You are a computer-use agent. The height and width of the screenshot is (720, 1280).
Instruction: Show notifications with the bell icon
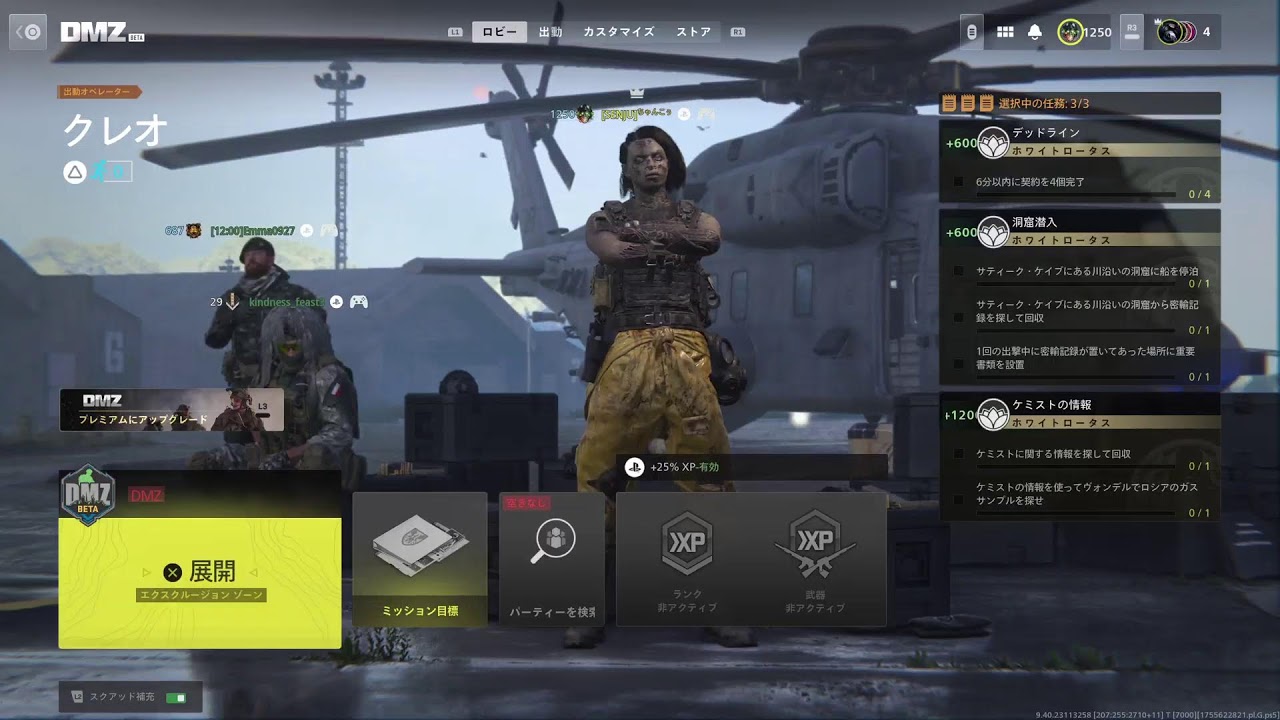[x=1035, y=32]
